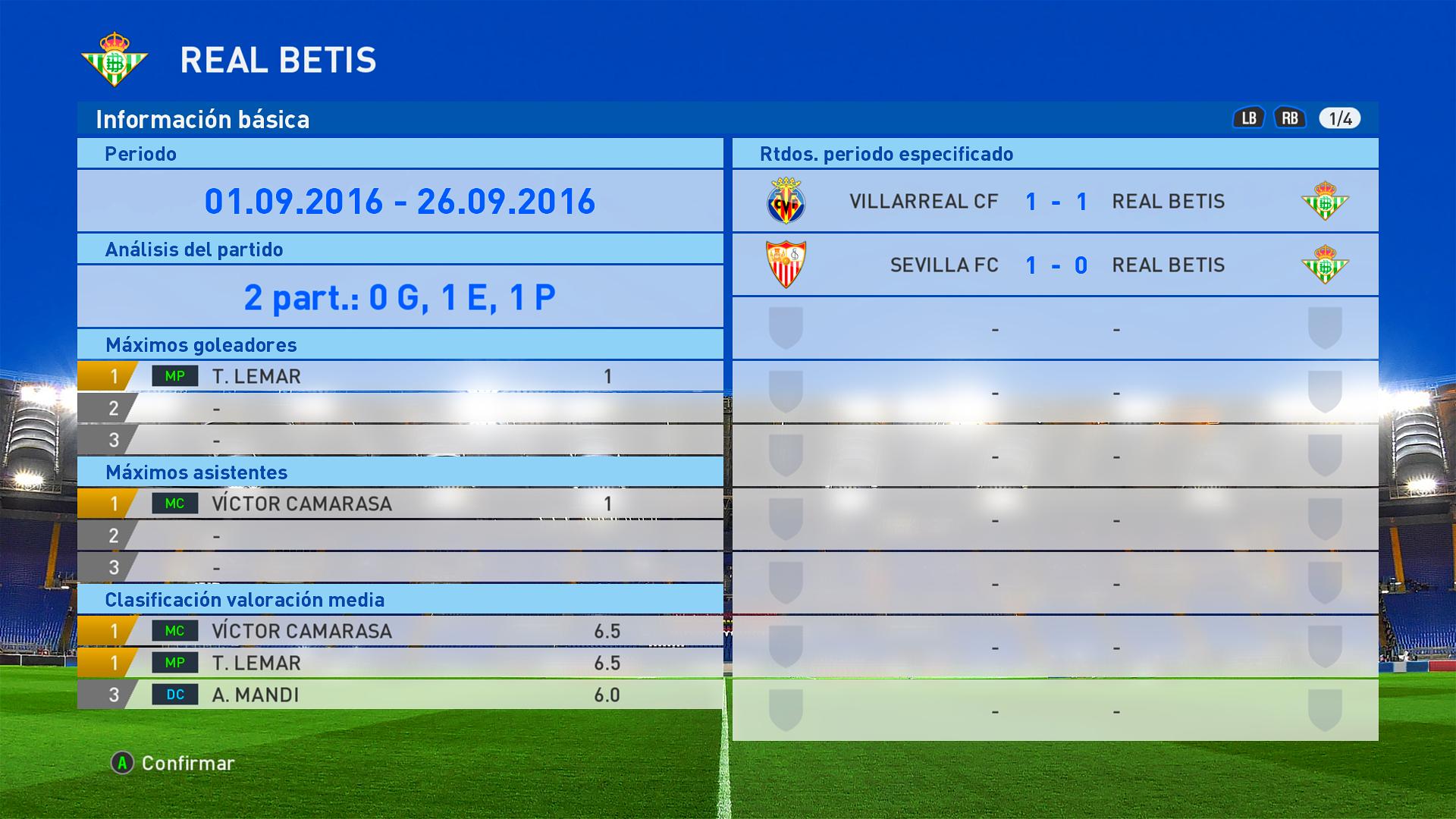Select the Sevilla FC vs Real Betis result

pos(1055,265)
